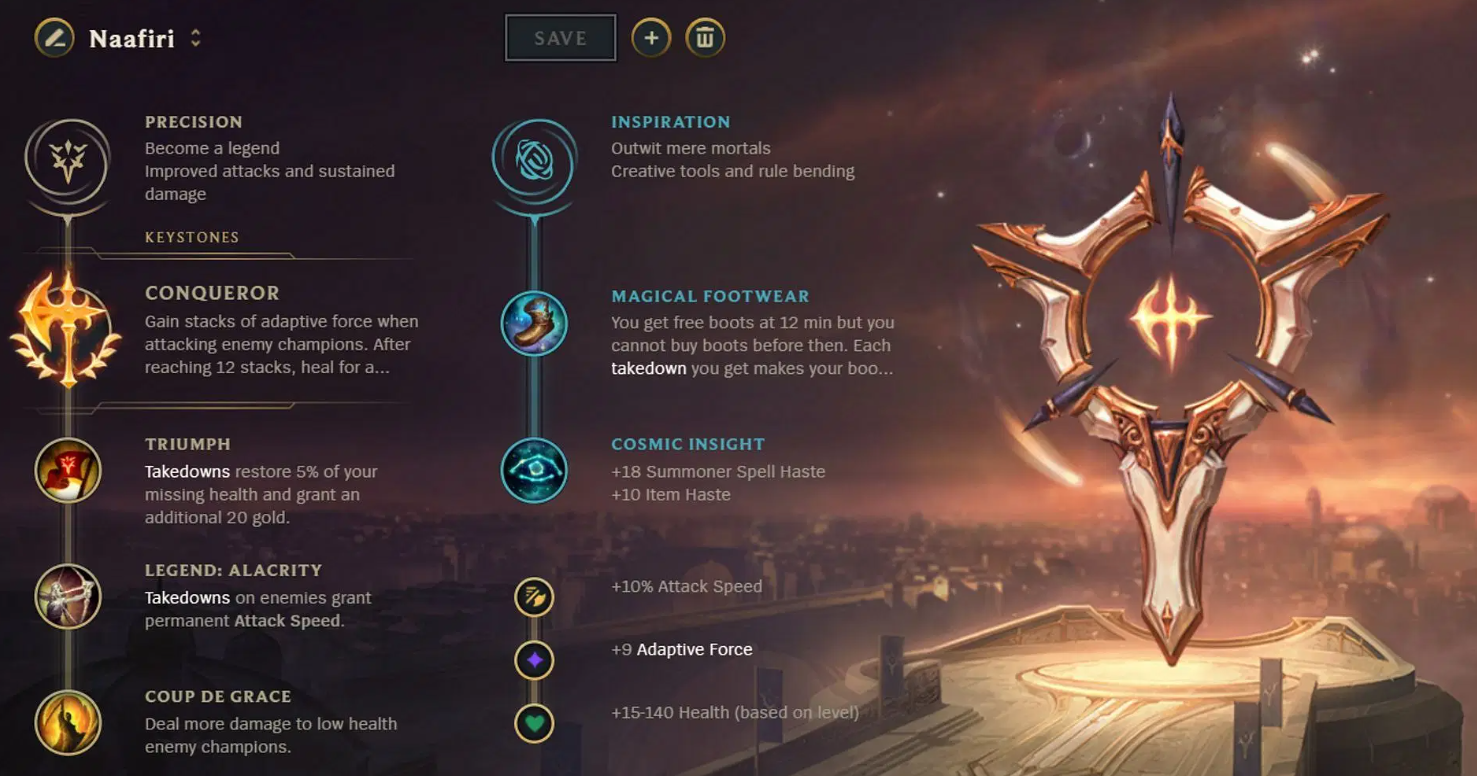
Task: Select the Magical Footwear rune
Action: [534, 323]
